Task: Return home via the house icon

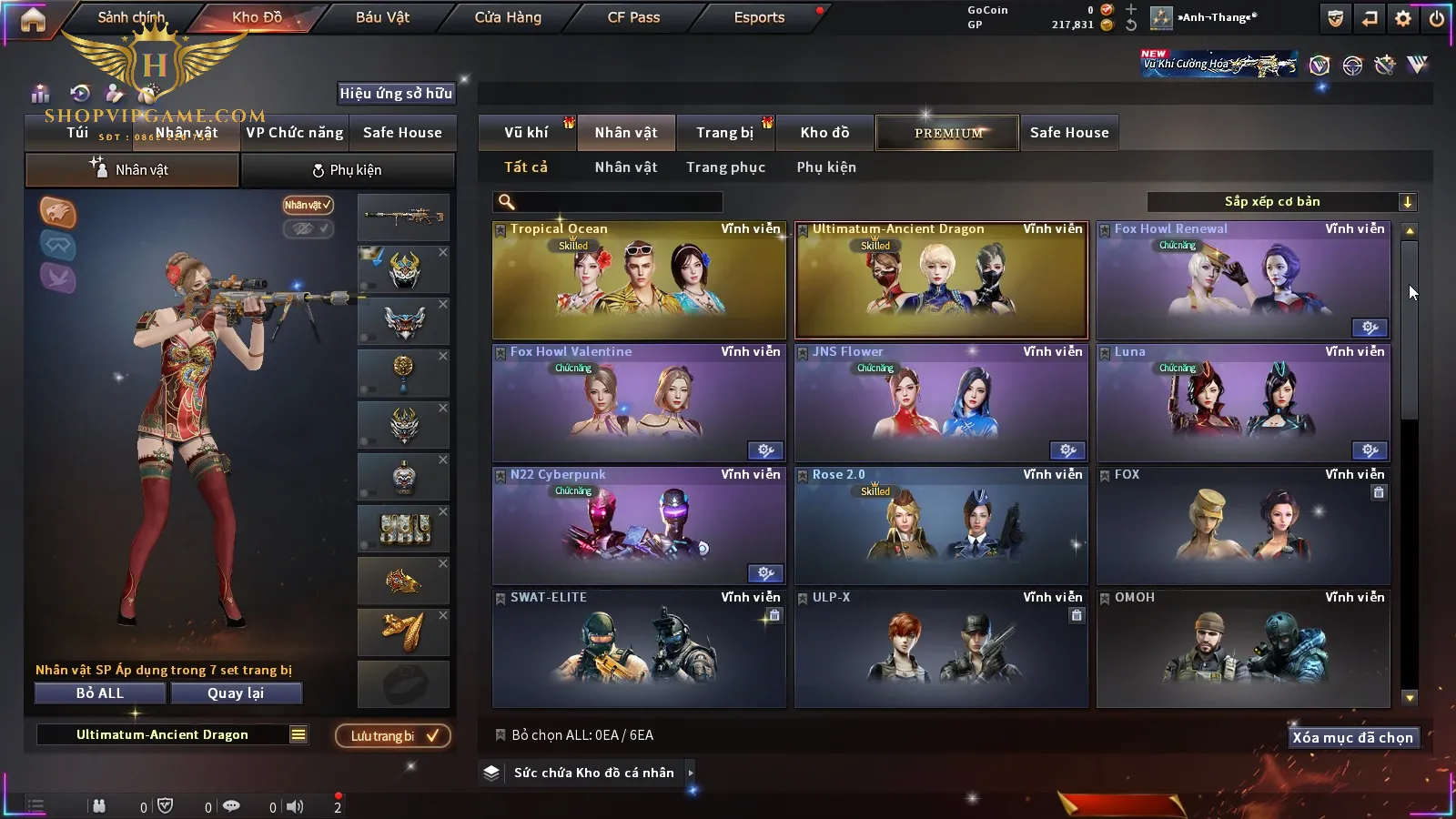Action: coord(33,19)
